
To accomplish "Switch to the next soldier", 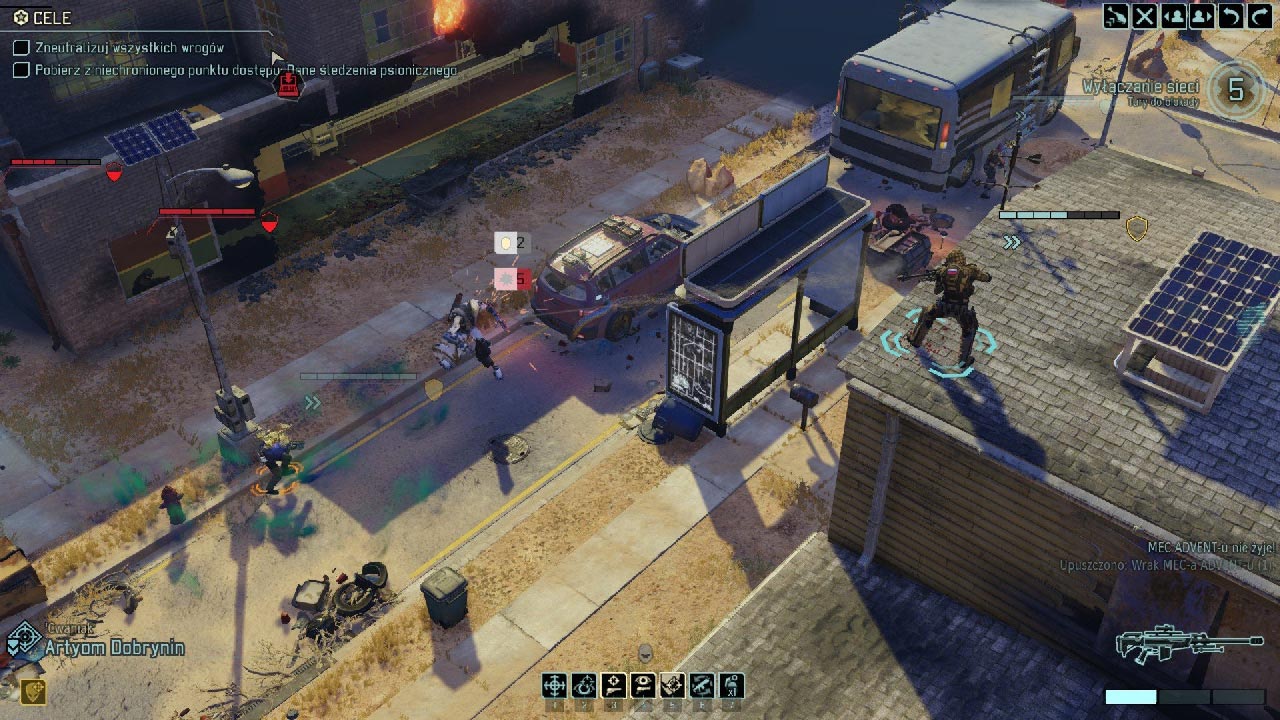I will (x=1202, y=15).
